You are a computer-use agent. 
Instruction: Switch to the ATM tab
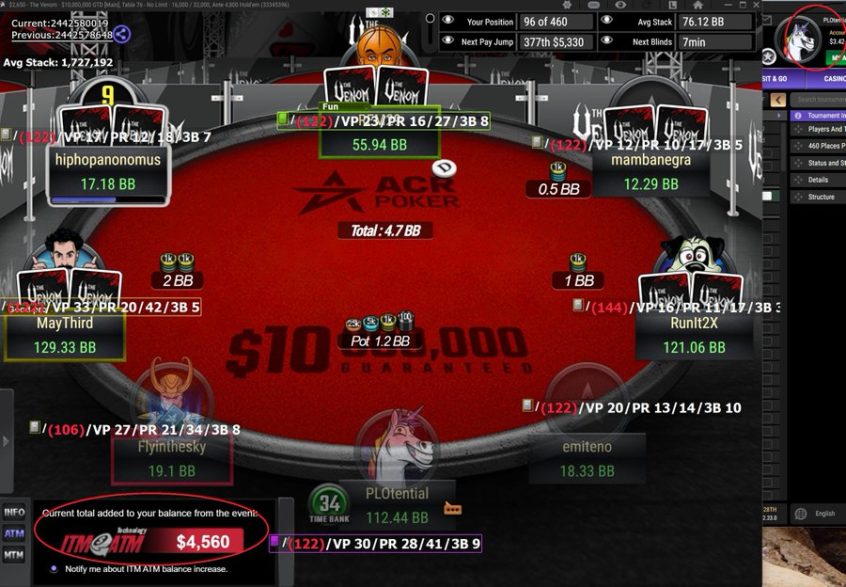pyautogui.click(x=14, y=533)
